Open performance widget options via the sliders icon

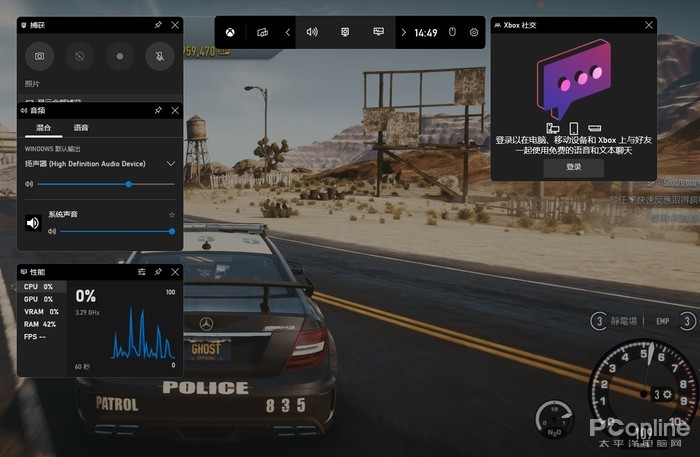[141, 271]
